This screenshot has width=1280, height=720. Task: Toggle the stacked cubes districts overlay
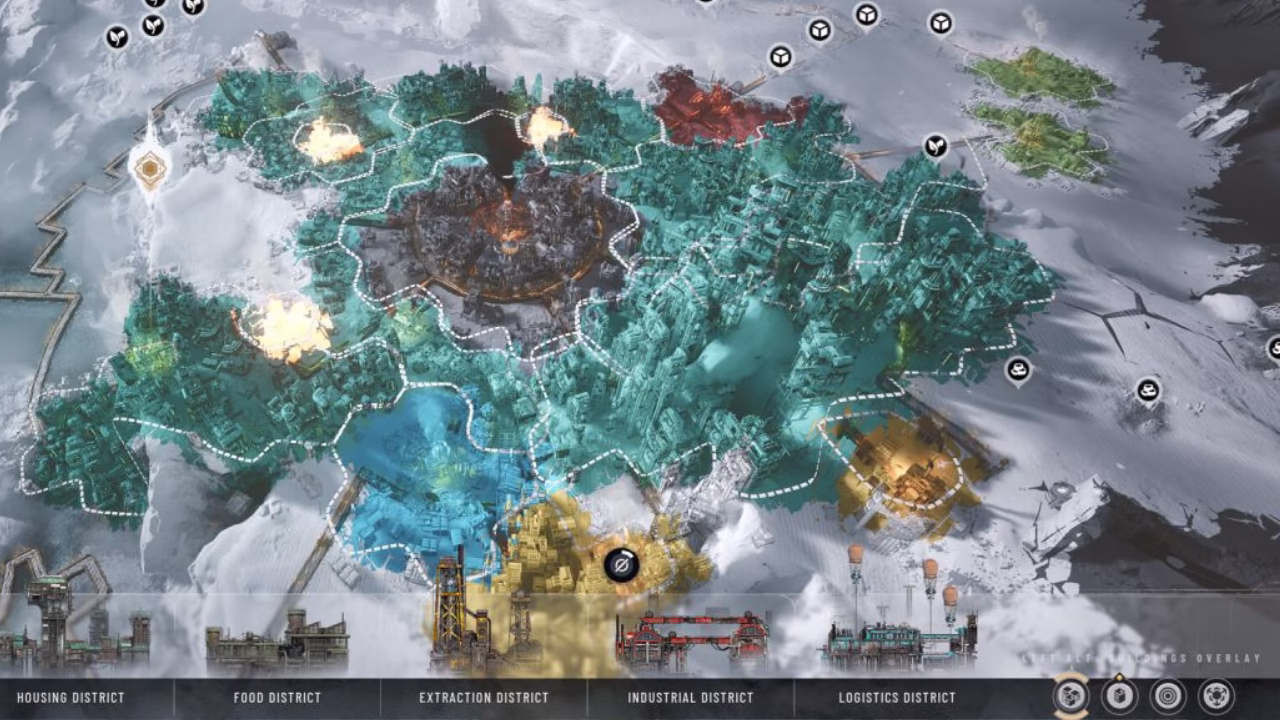point(1071,696)
